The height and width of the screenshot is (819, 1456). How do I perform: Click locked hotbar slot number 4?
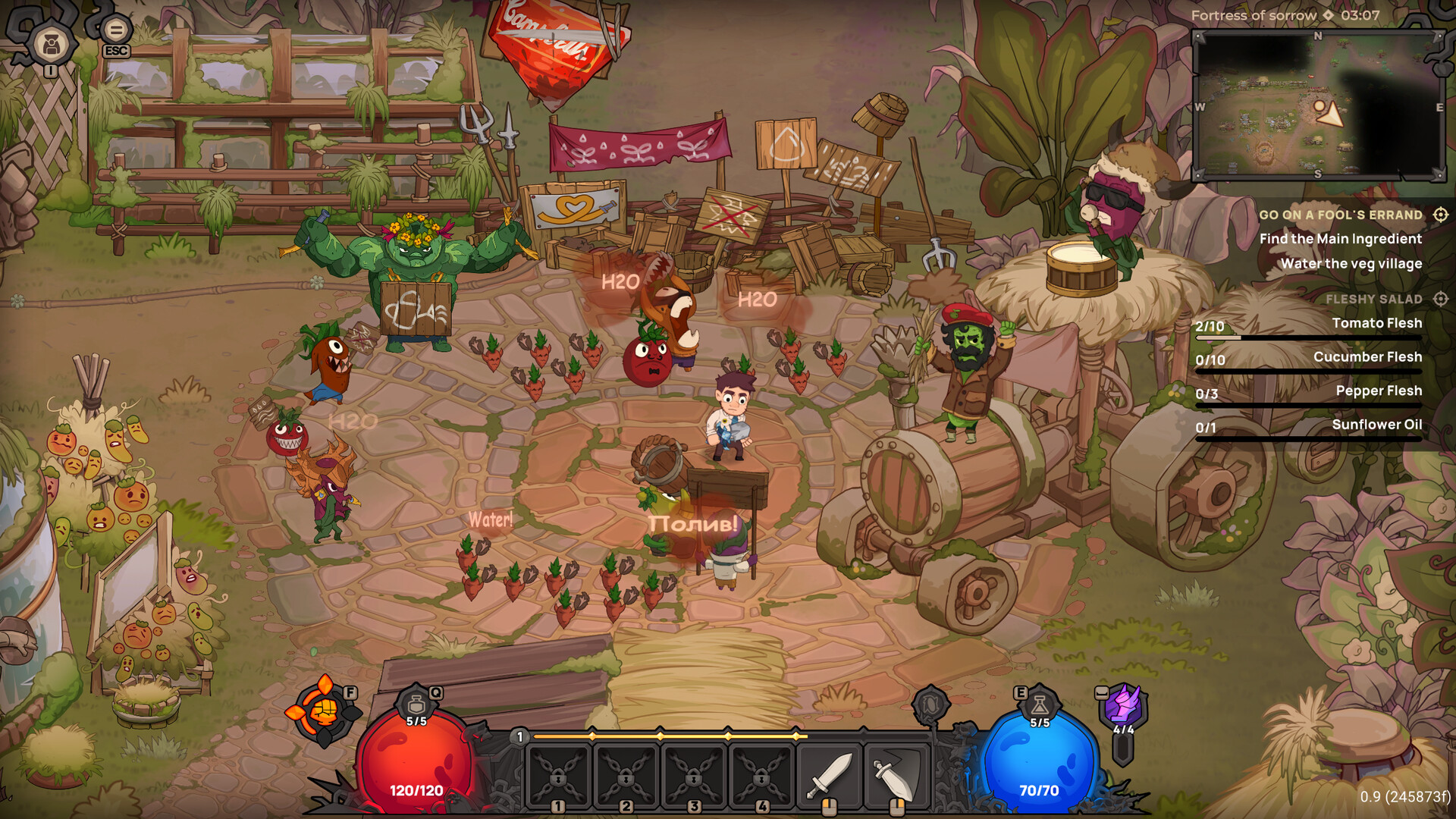click(x=763, y=777)
